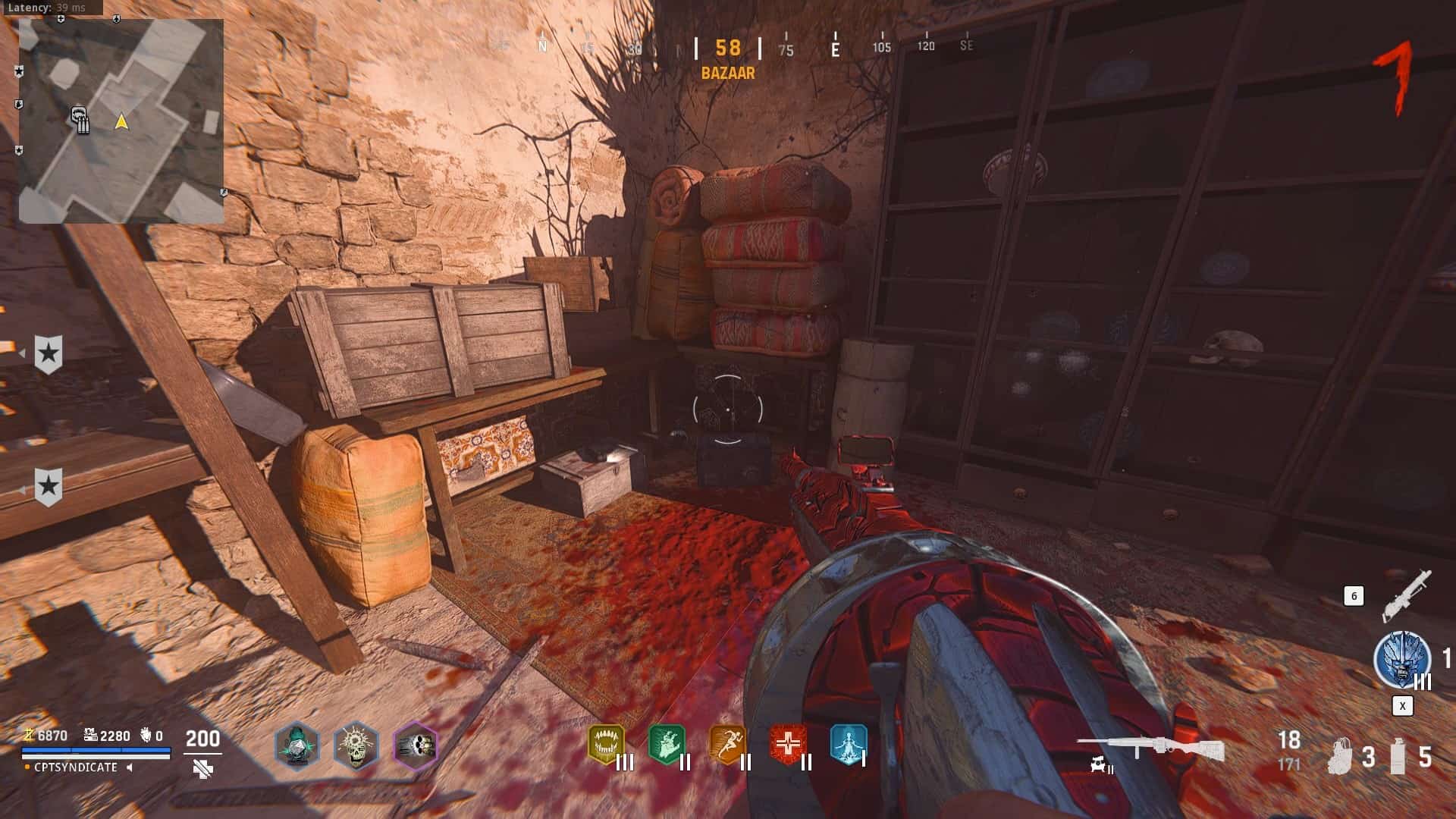This screenshot has height=819, width=1456.
Task: Click the green zombie hand perk icon
Action: pyautogui.click(x=667, y=743)
